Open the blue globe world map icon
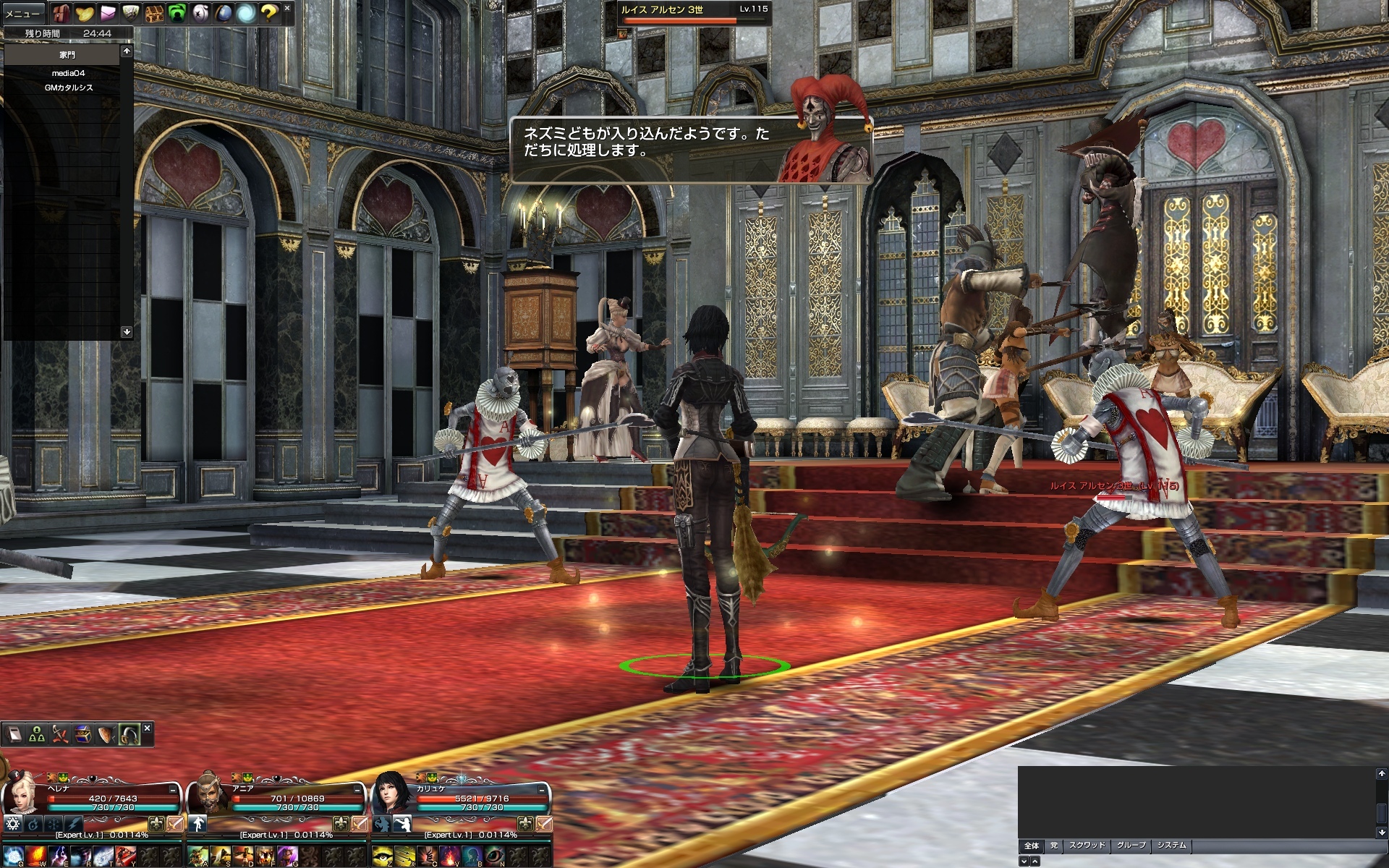 pyautogui.click(x=224, y=13)
